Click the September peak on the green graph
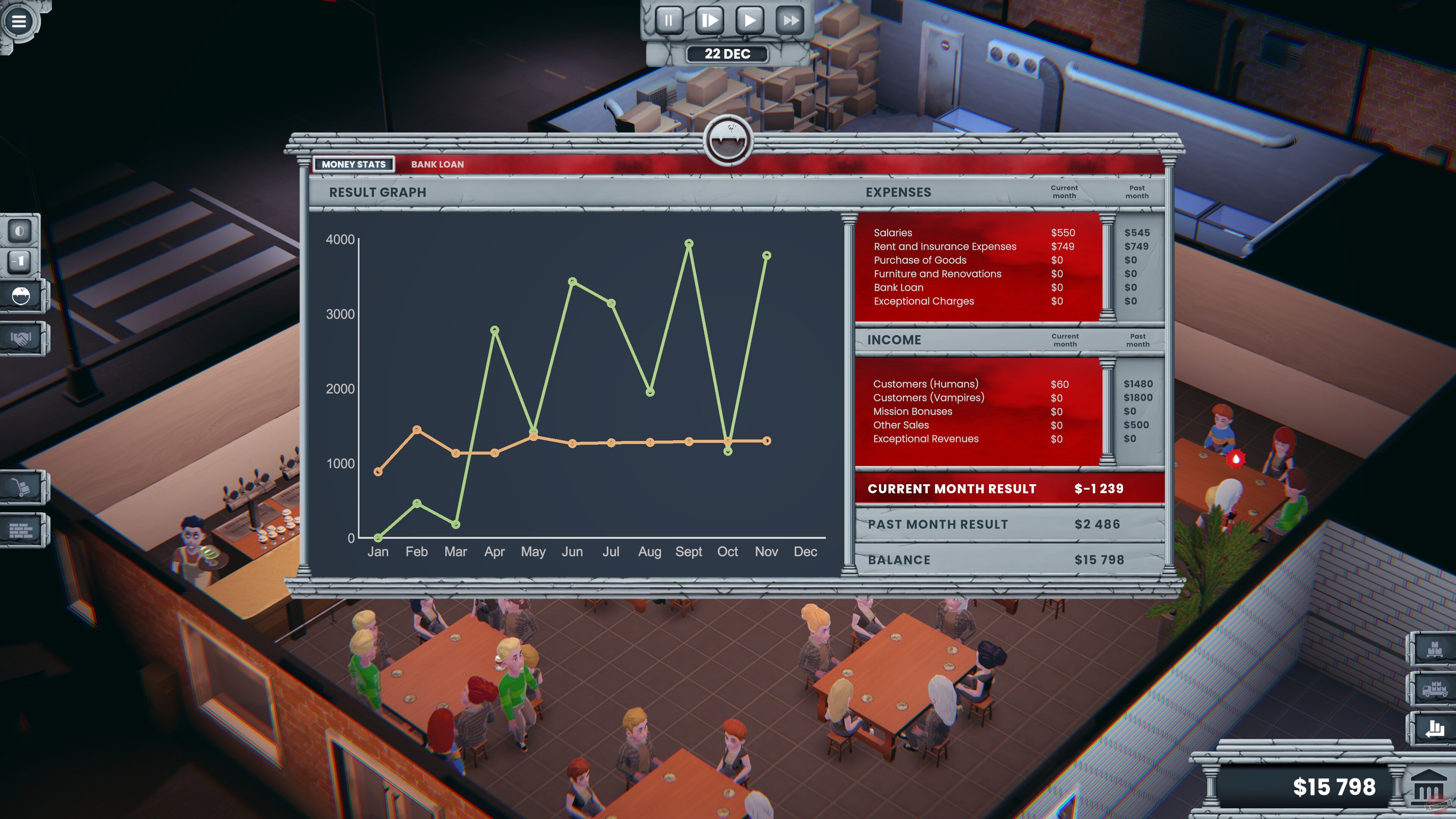 [689, 243]
